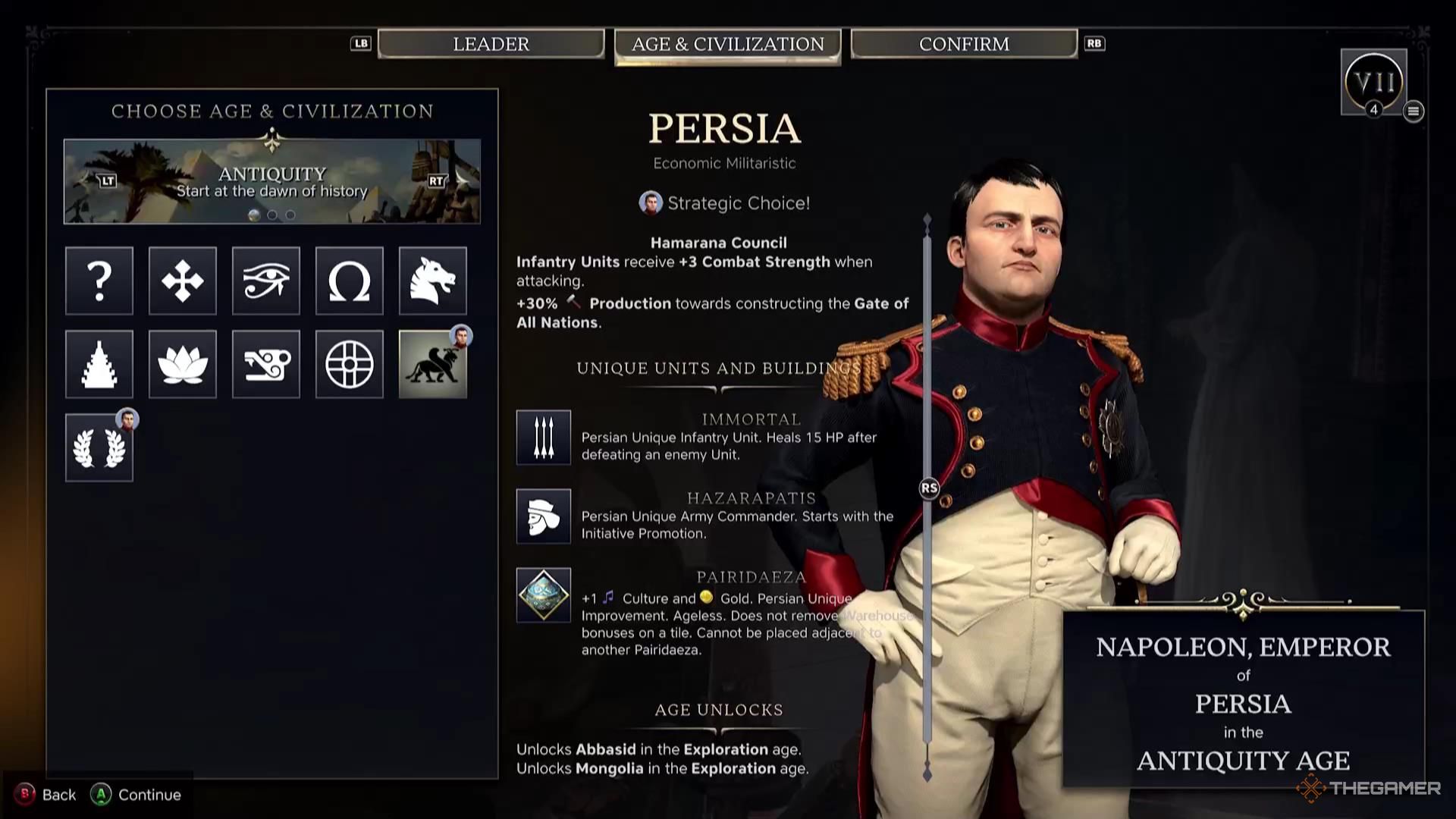Select the lotus flower civilization tile
This screenshot has height=819, width=1456.
pos(183,364)
